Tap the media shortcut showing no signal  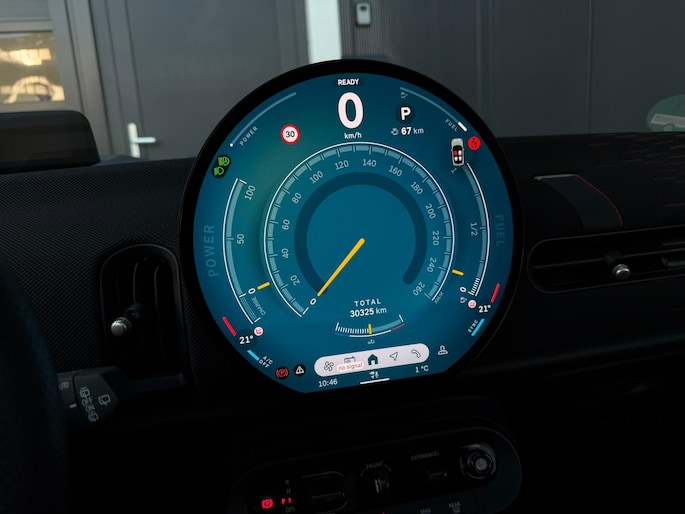[x=349, y=362]
